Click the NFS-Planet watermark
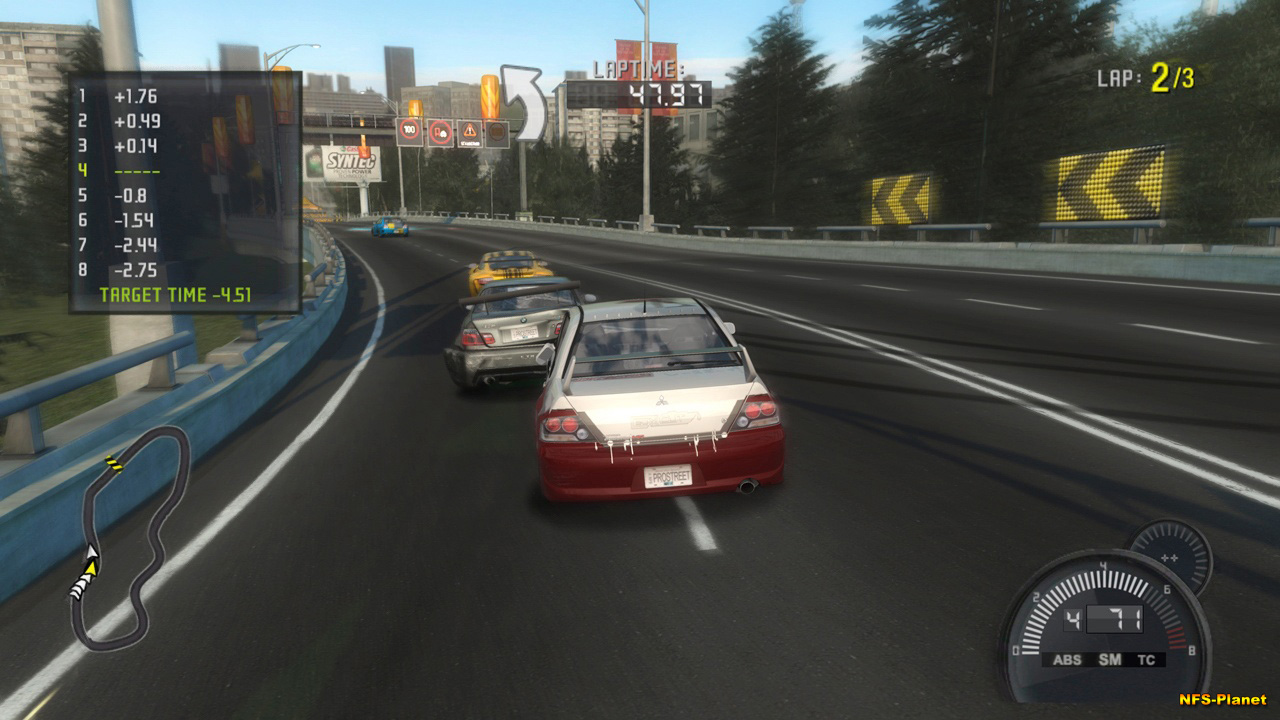Viewport: 1280px width, 720px height. pos(1222,700)
